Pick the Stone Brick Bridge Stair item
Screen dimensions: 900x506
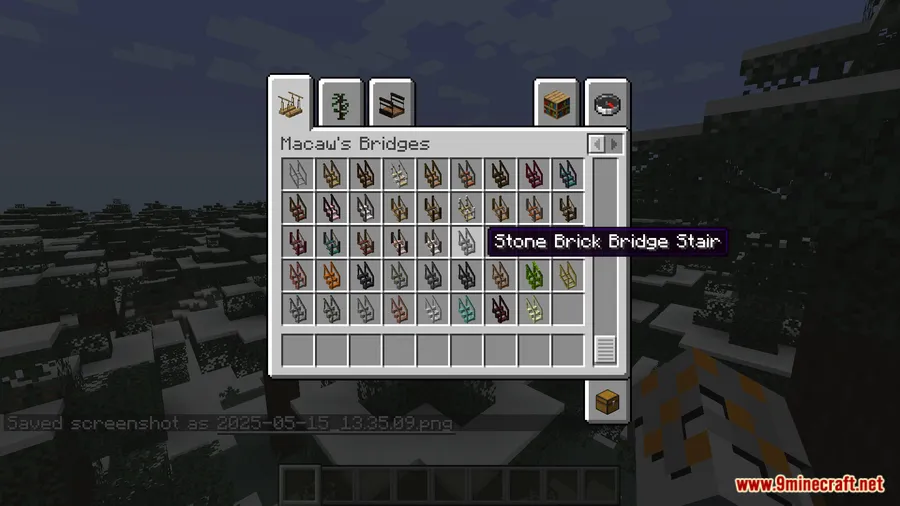(466, 241)
